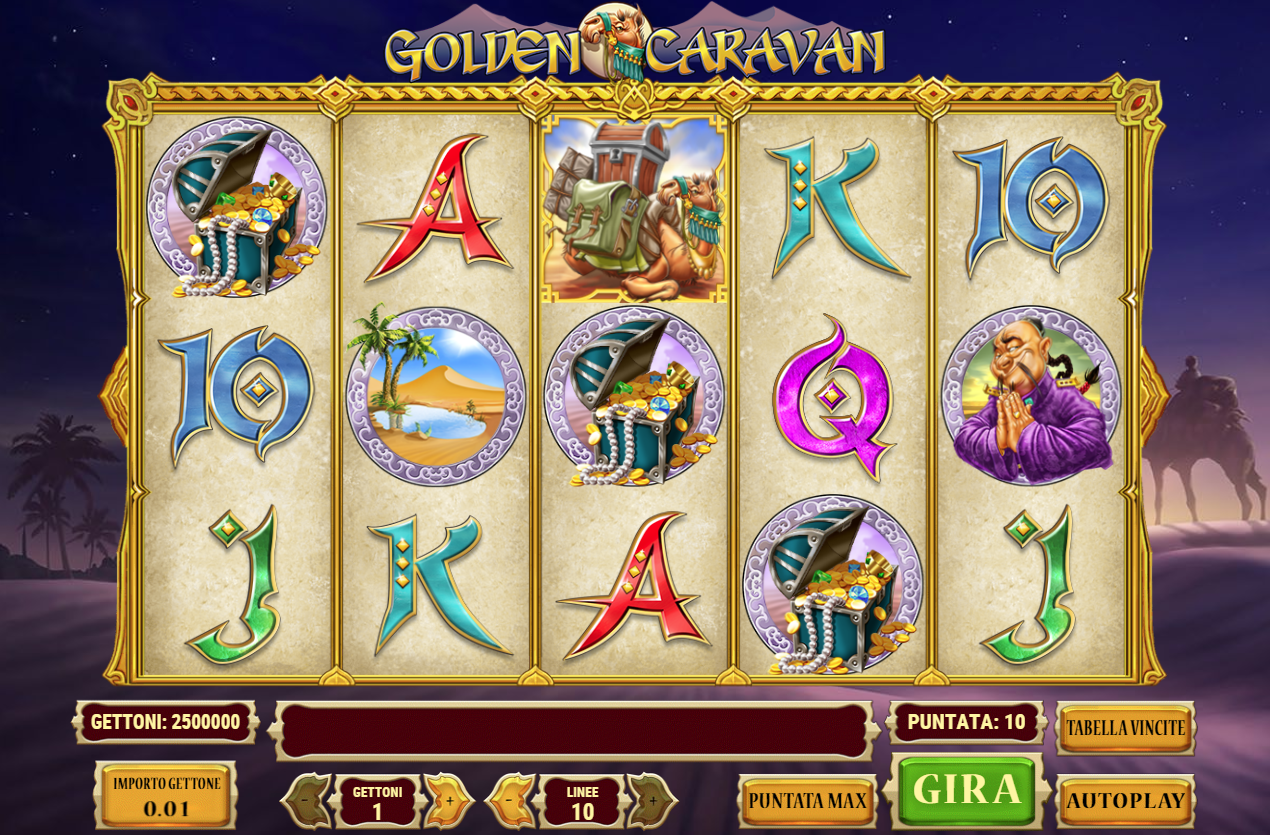Reduce the number of Linee
This screenshot has width=1270, height=835.
click(x=509, y=800)
